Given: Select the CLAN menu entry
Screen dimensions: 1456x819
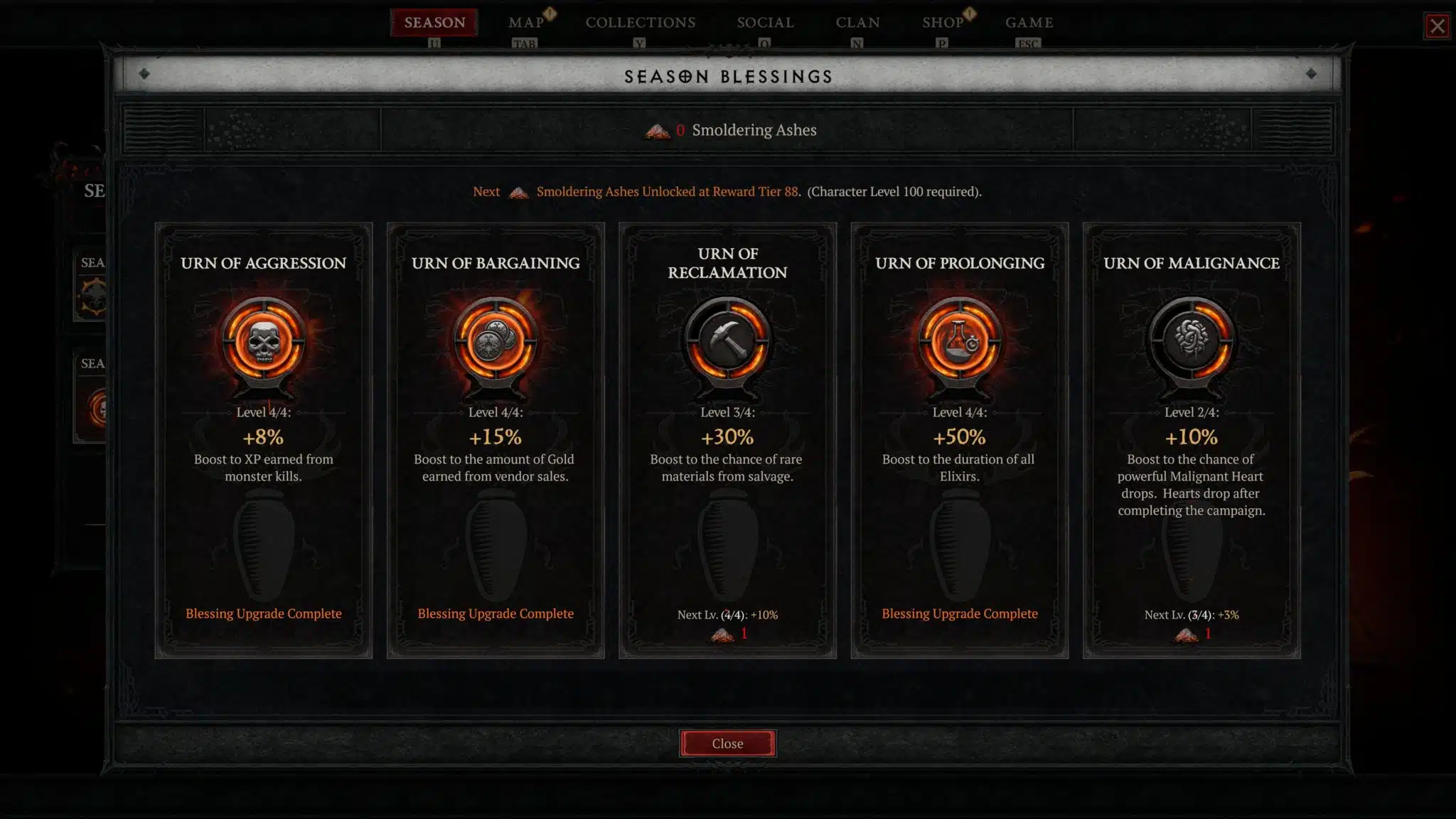Looking at the screenshot, I should (857, 22).
